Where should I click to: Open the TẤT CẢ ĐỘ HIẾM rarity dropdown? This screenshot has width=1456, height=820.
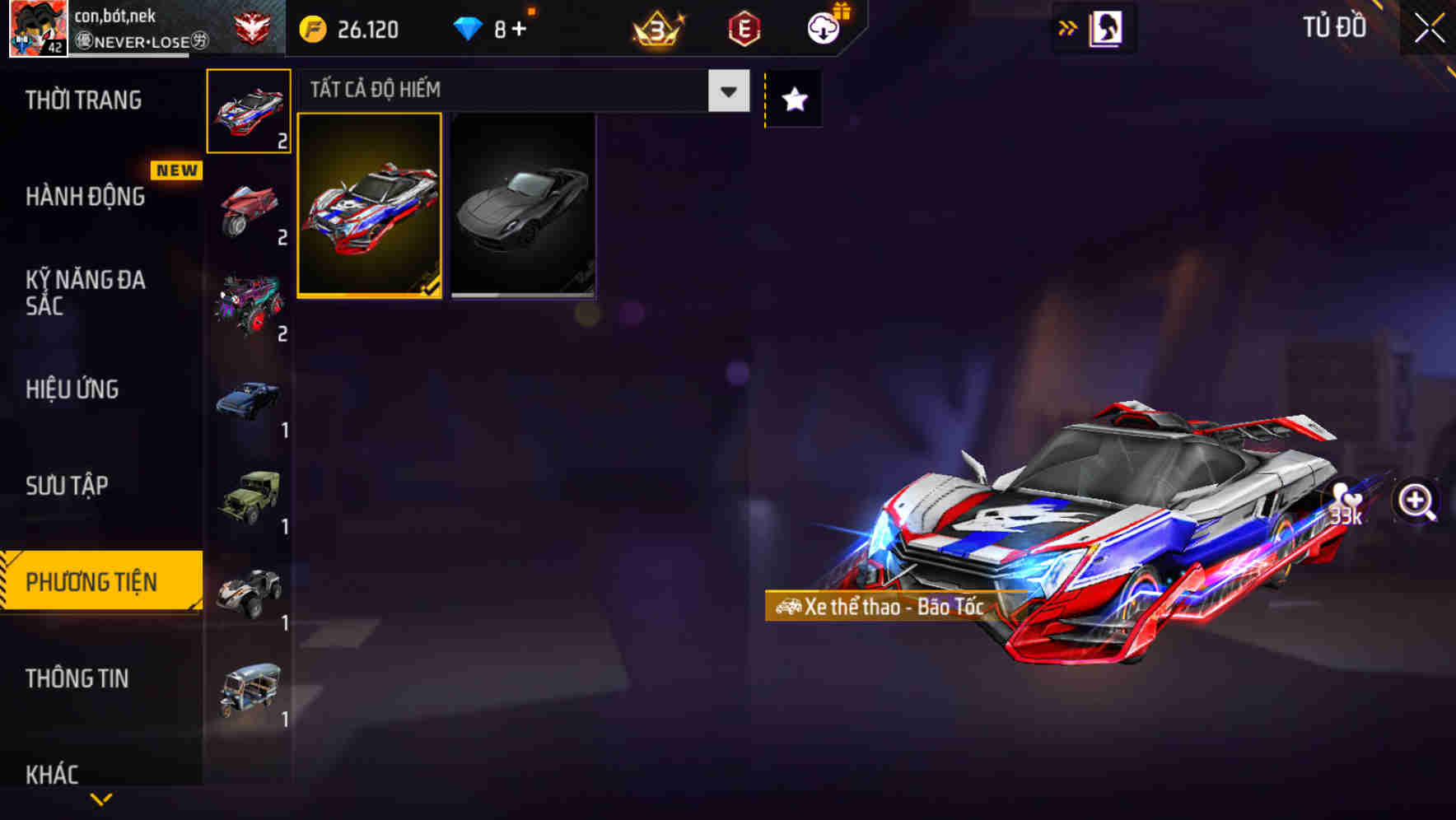pos(519,91)
